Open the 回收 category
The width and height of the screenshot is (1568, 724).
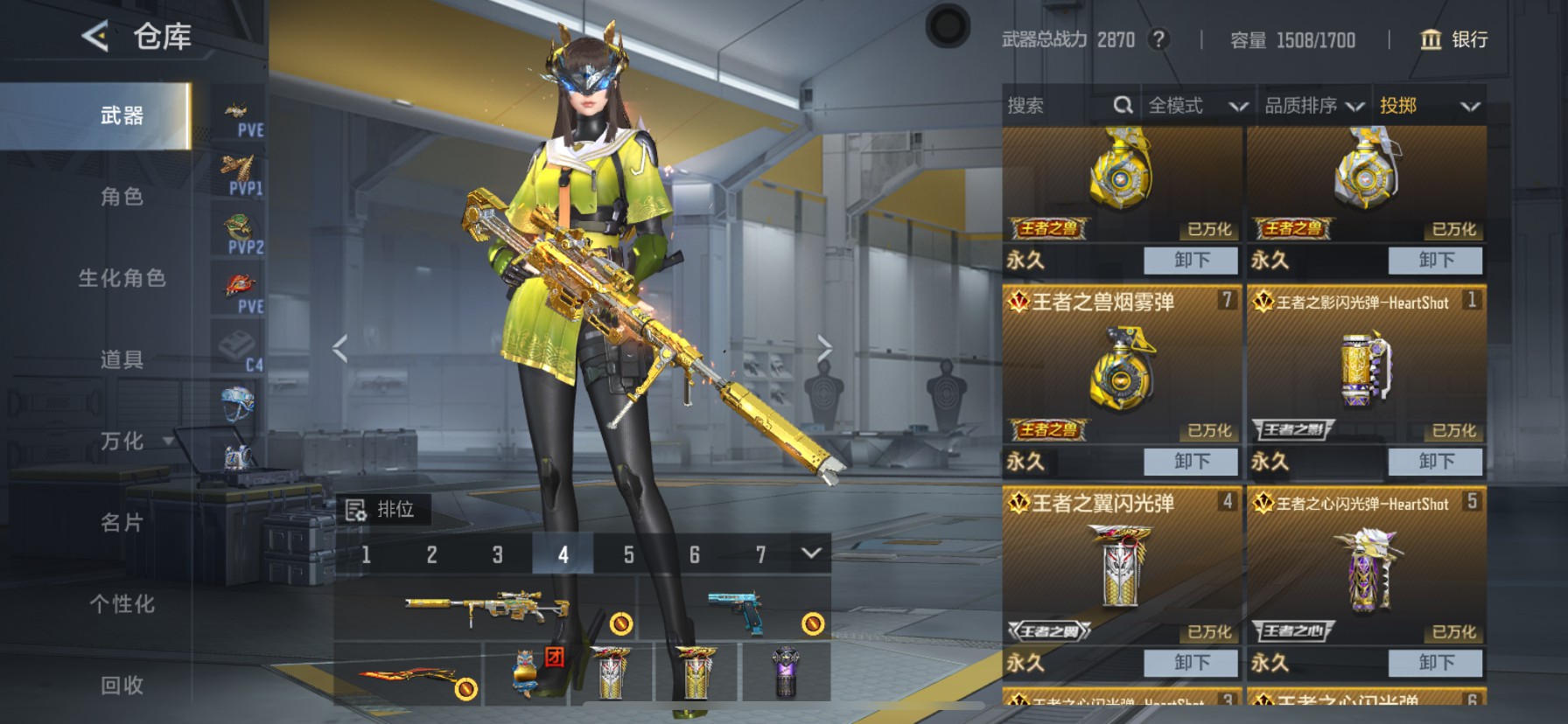(x=122, y=685)
